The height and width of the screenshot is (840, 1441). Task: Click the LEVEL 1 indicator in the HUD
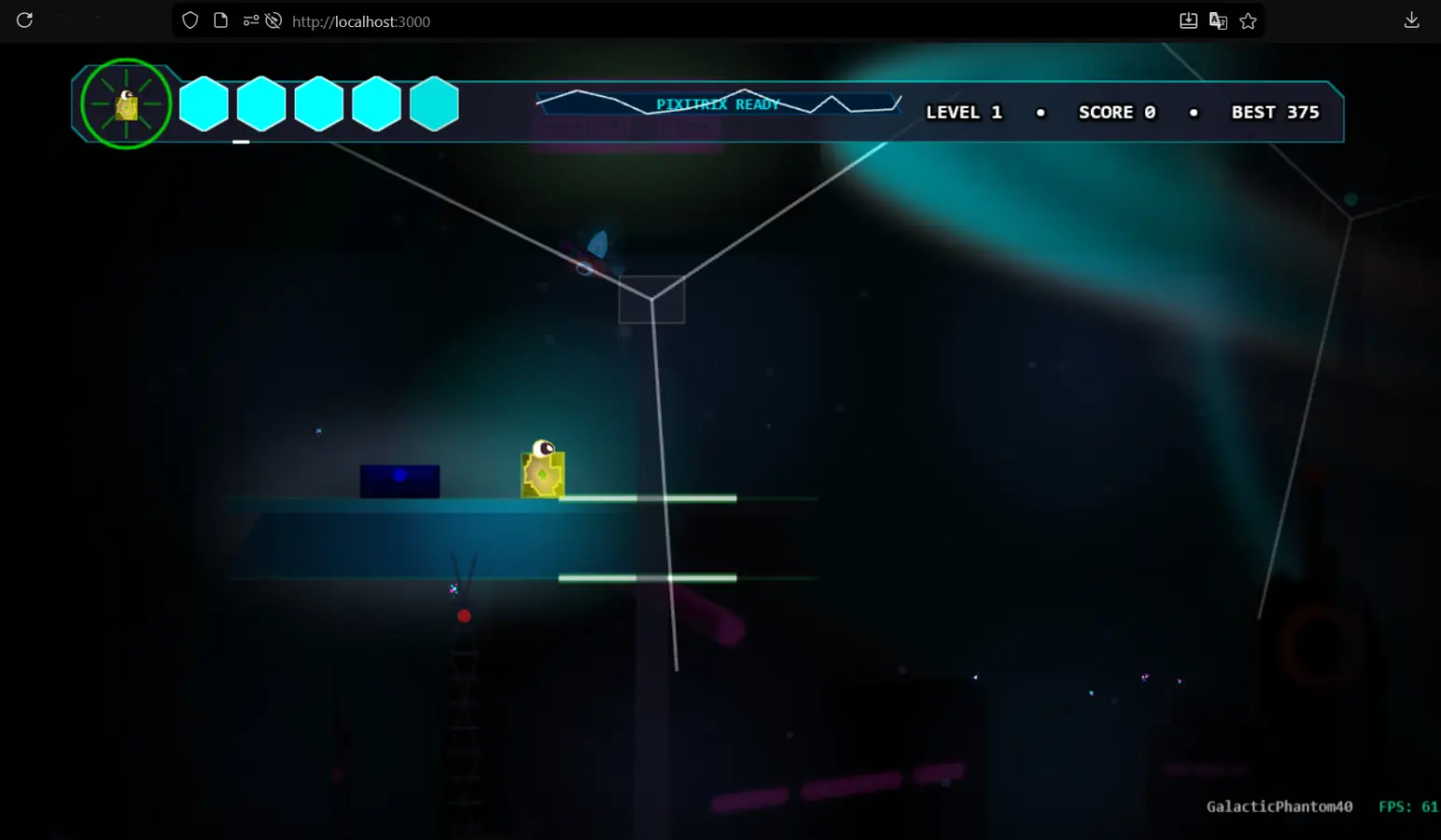[963, 112]
